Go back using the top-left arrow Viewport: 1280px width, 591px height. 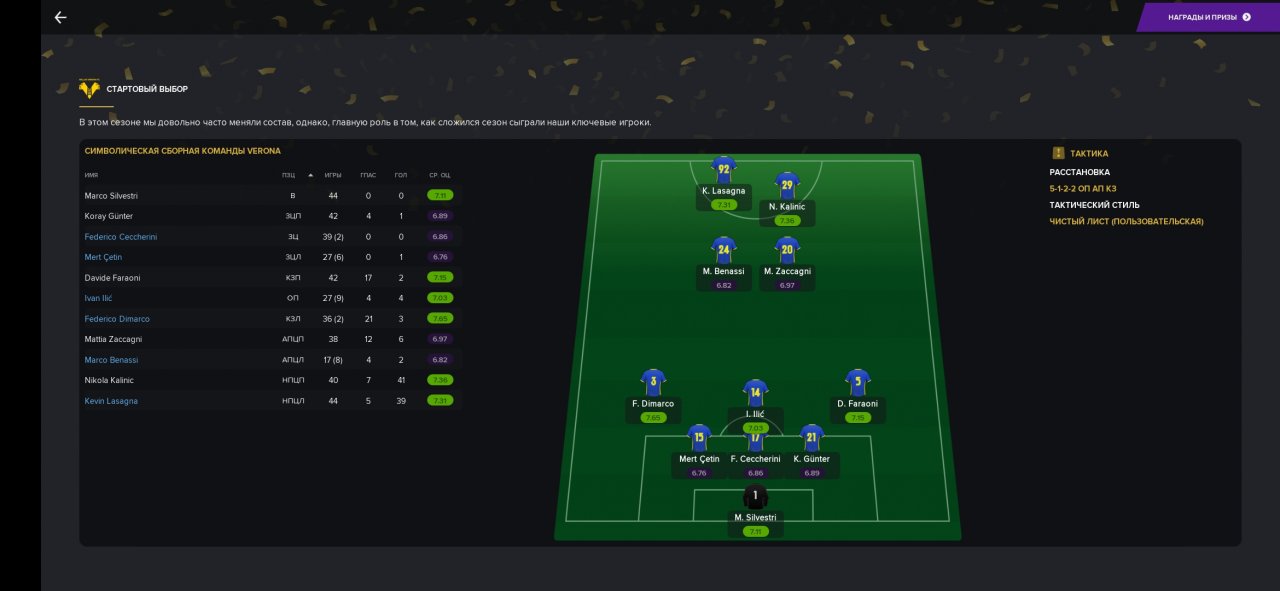[60, 17]
